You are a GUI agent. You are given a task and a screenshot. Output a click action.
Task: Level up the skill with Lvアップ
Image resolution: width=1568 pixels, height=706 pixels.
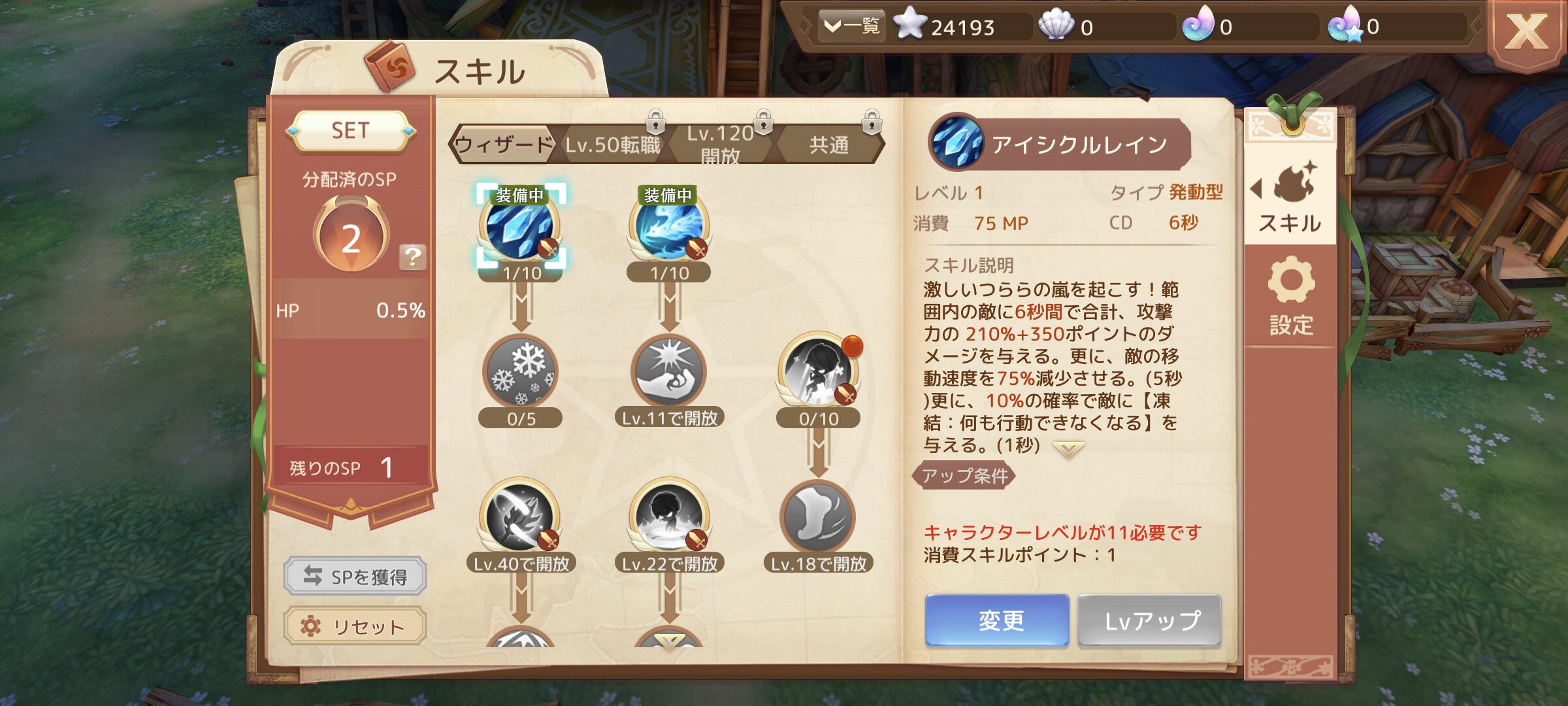click(x=1150, y=620)
